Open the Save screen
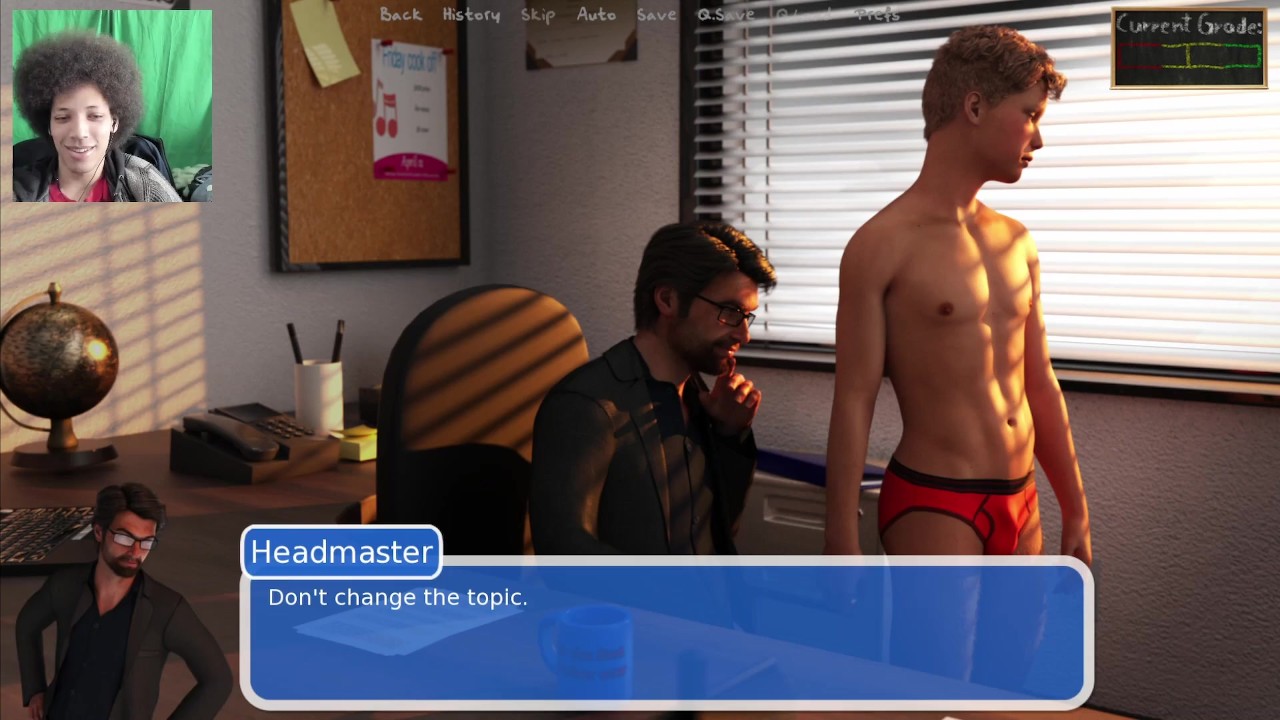The image size is (1280, 720). [656, 15]
